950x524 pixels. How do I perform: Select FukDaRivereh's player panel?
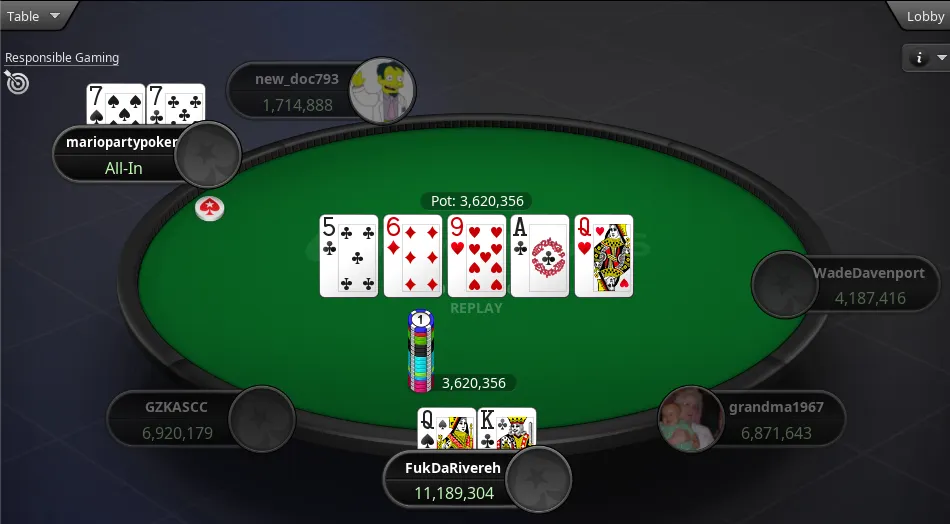(x=455, y=480)
